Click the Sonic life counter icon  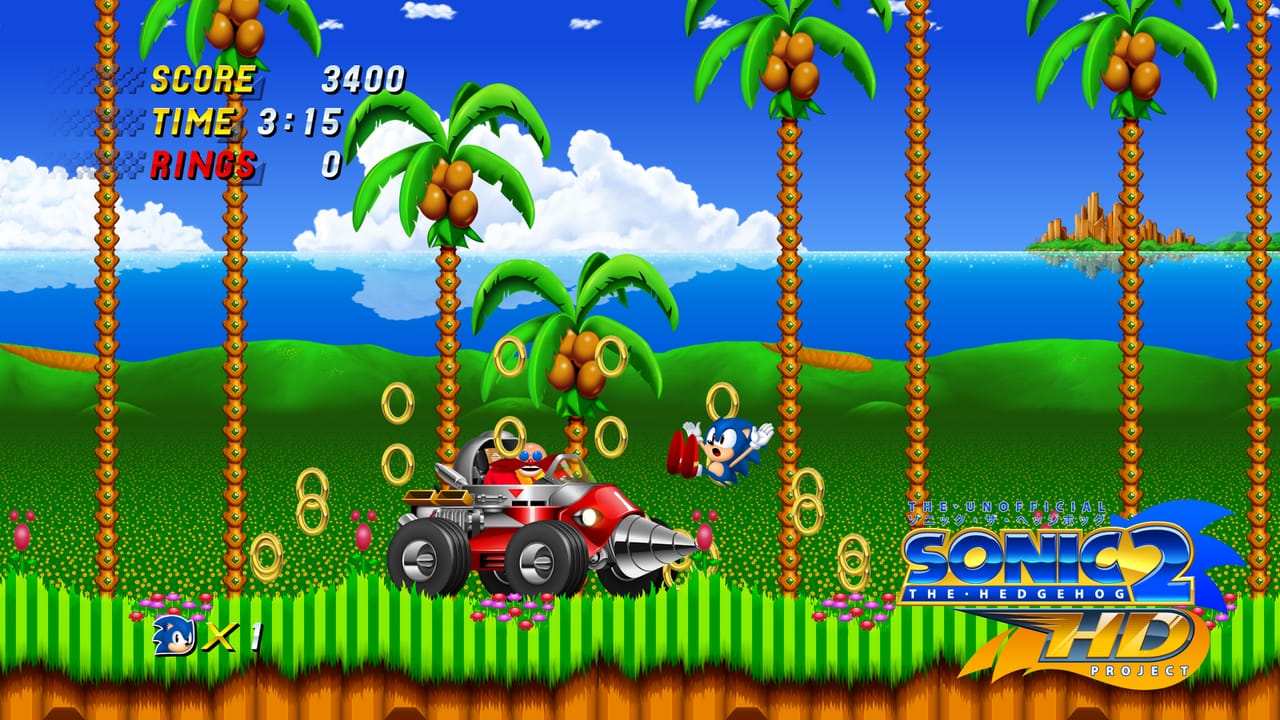(170, 636)
